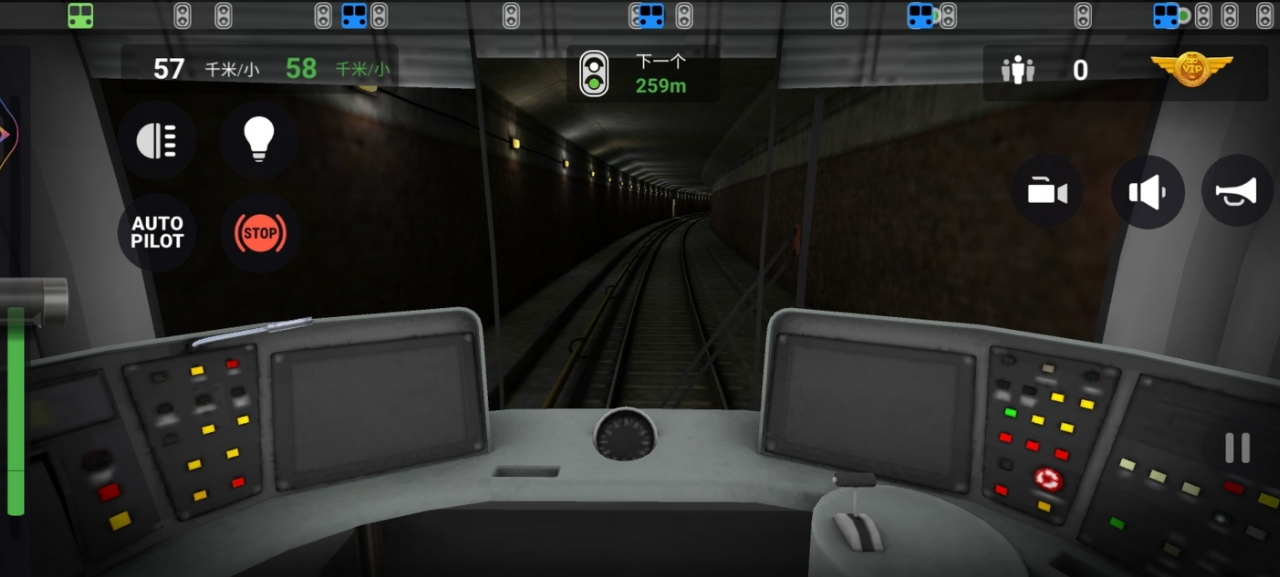Hit the red emergency STOP button
This screenshot has width=1280, height=577.
coord(260,233)
